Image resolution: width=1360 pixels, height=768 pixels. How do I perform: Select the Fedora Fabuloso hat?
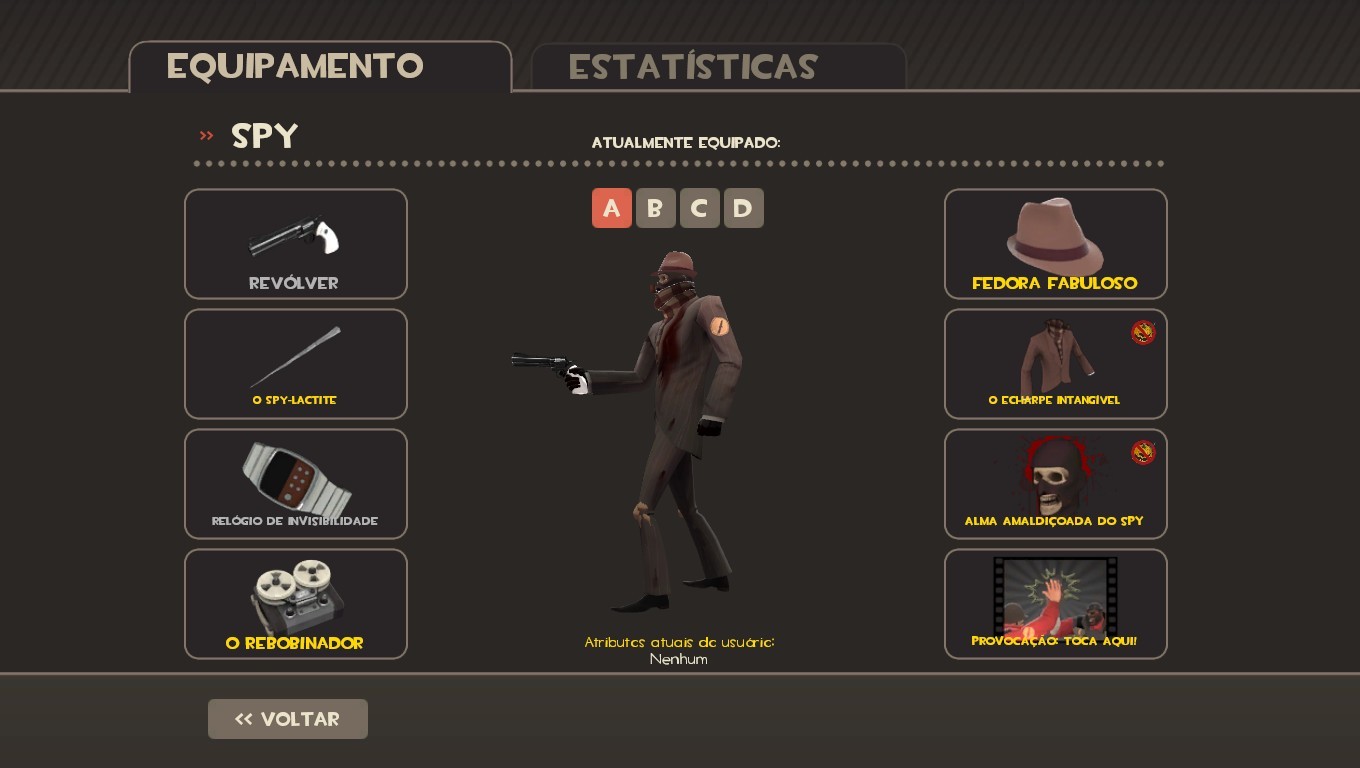coord(1055,243)
